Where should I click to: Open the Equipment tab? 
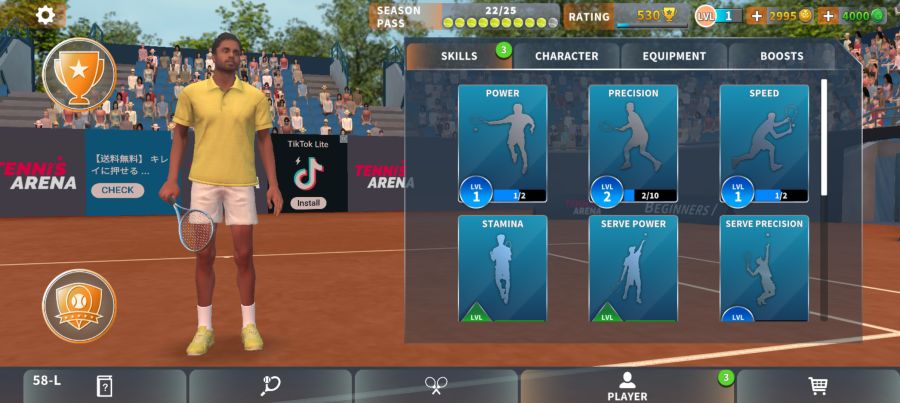674,56
